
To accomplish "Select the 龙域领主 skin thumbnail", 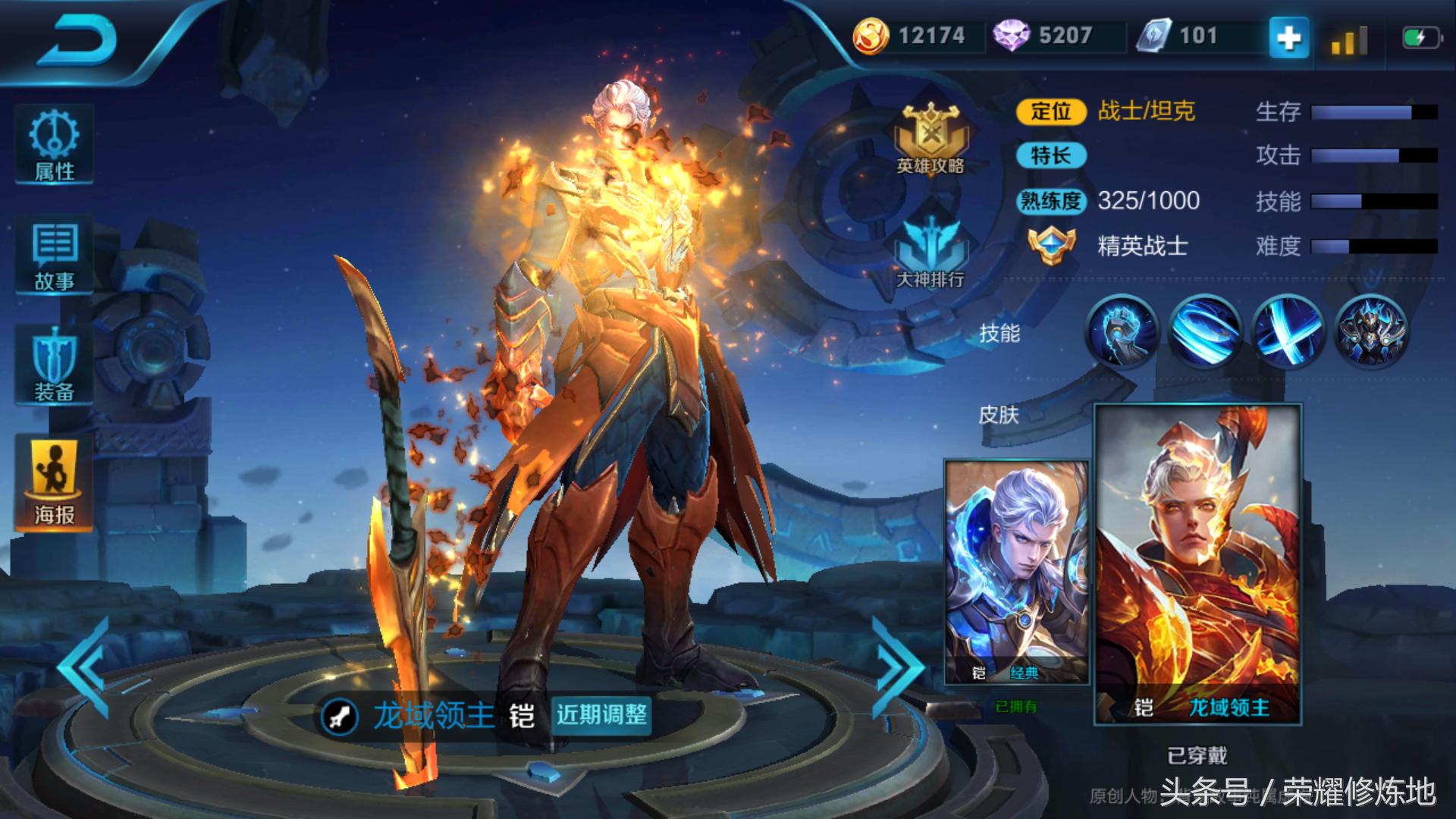I will click(1198, 564).
